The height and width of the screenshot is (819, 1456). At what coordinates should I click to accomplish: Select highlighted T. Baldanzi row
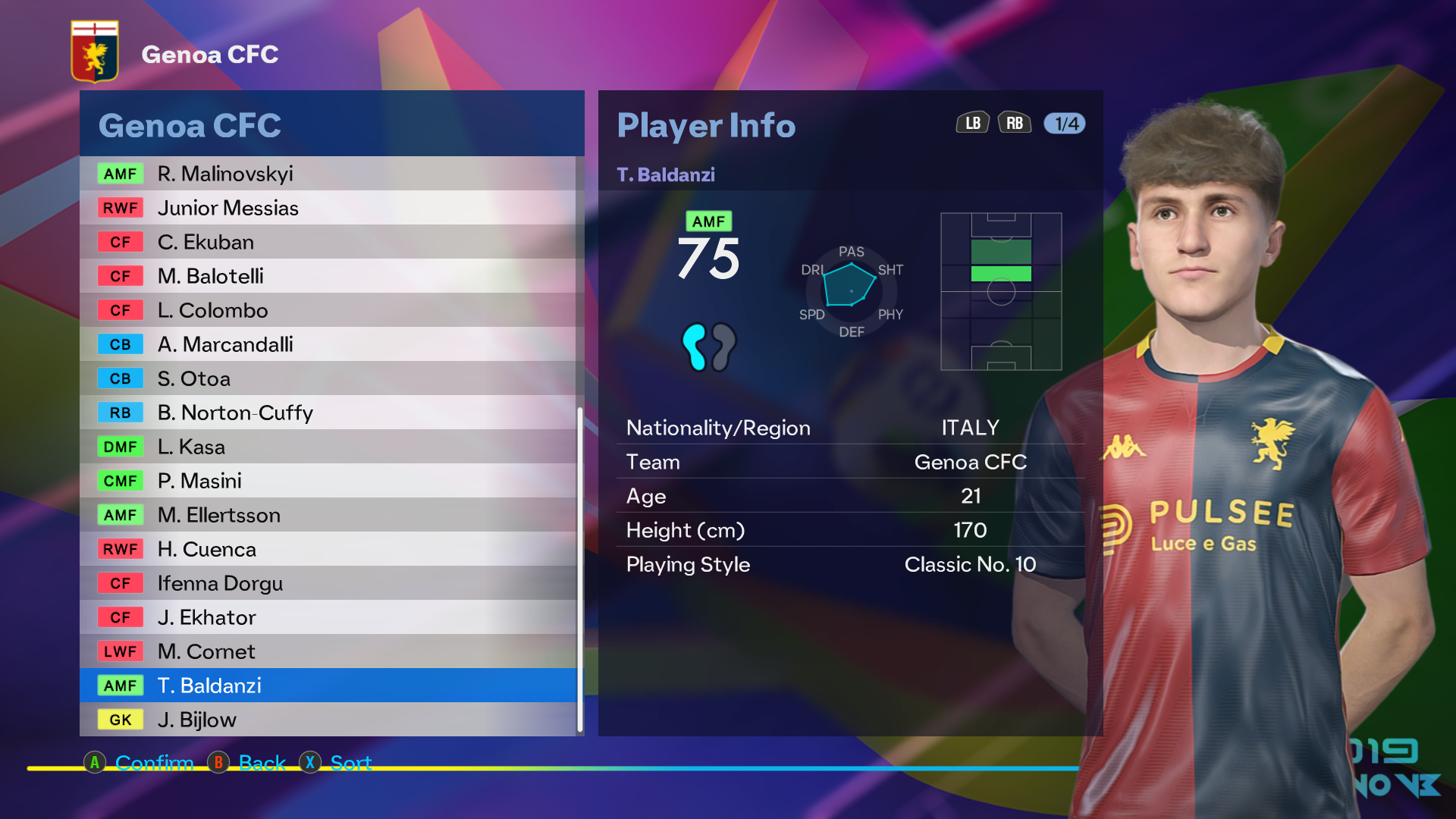tap(328, 686)
